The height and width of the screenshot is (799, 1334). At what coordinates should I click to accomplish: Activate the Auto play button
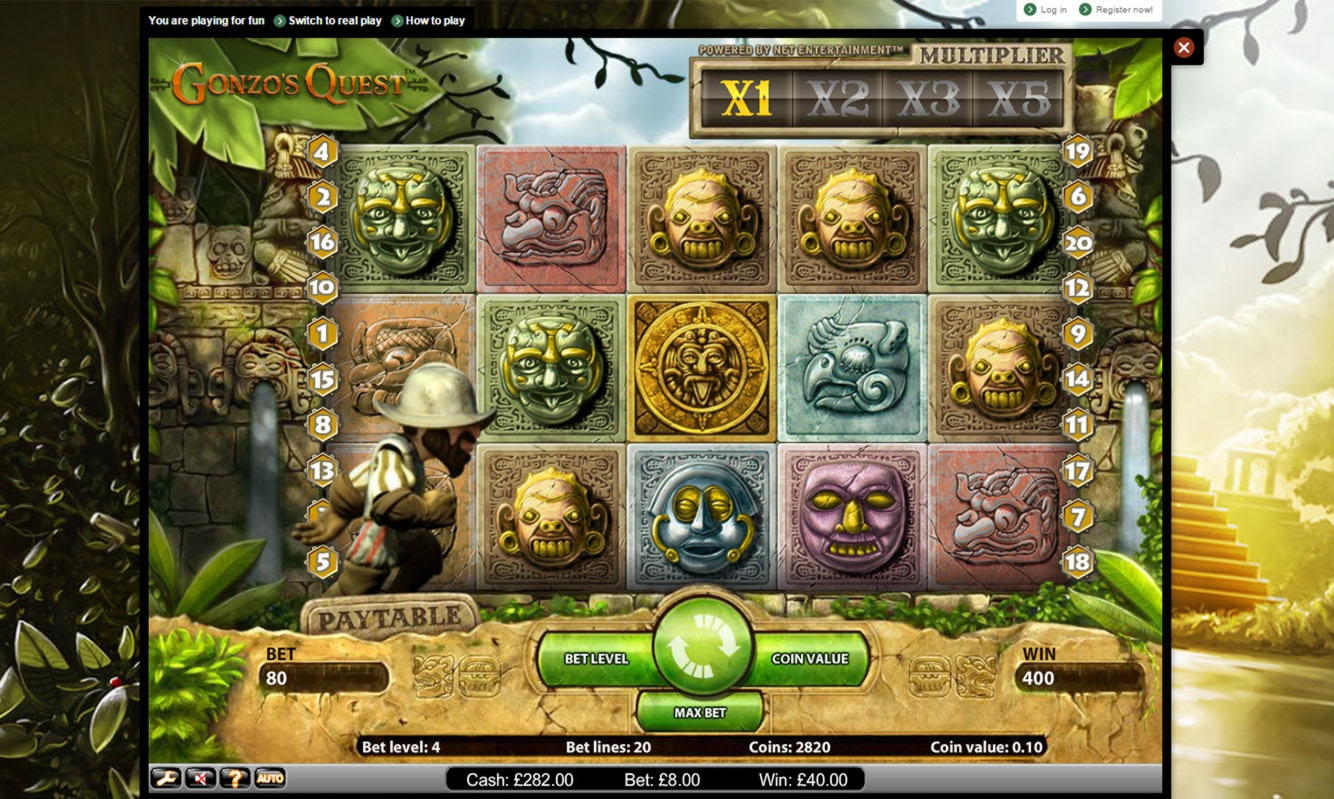(269, 778)
